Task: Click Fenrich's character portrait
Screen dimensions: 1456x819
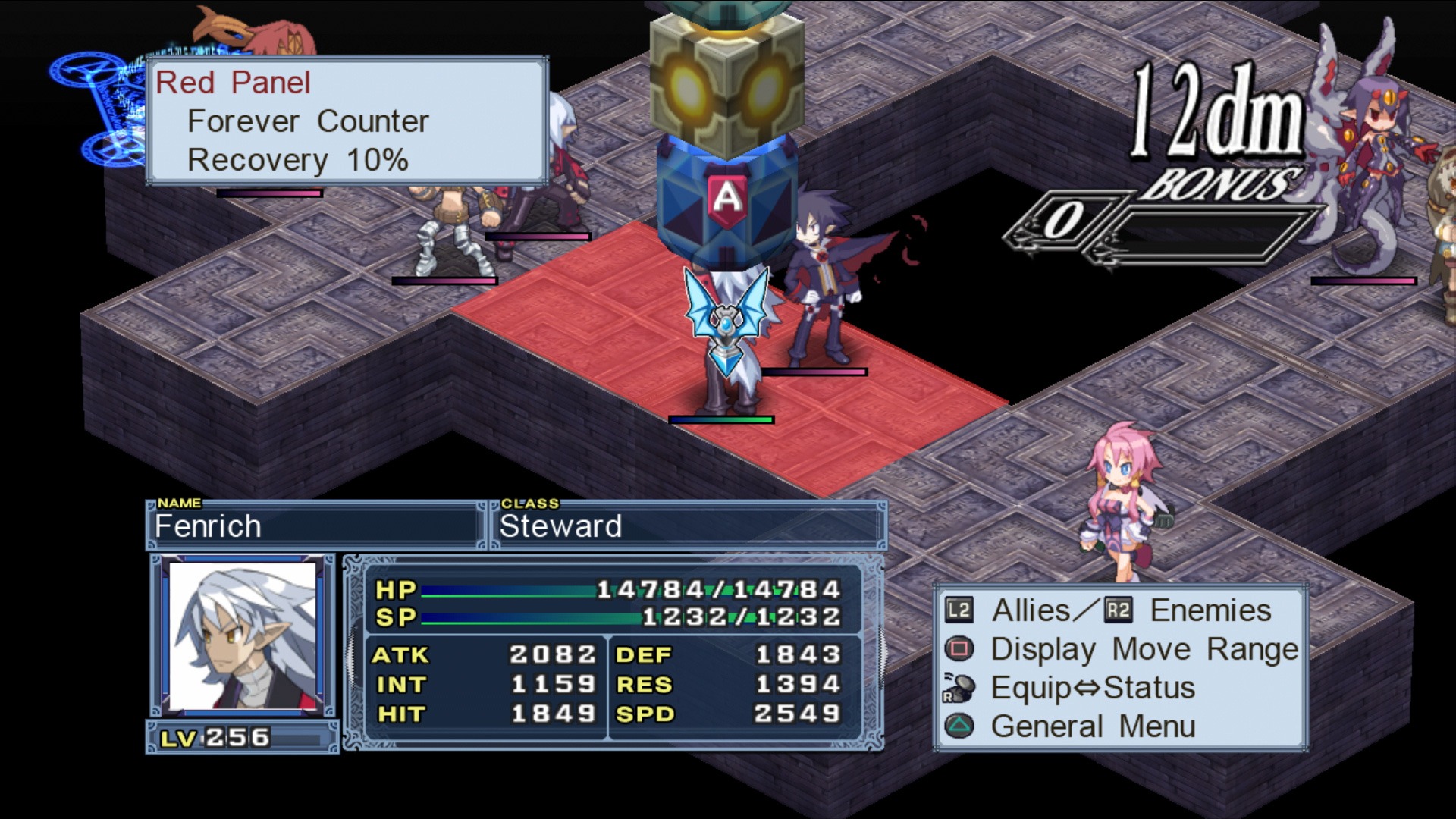Action: 243,635
